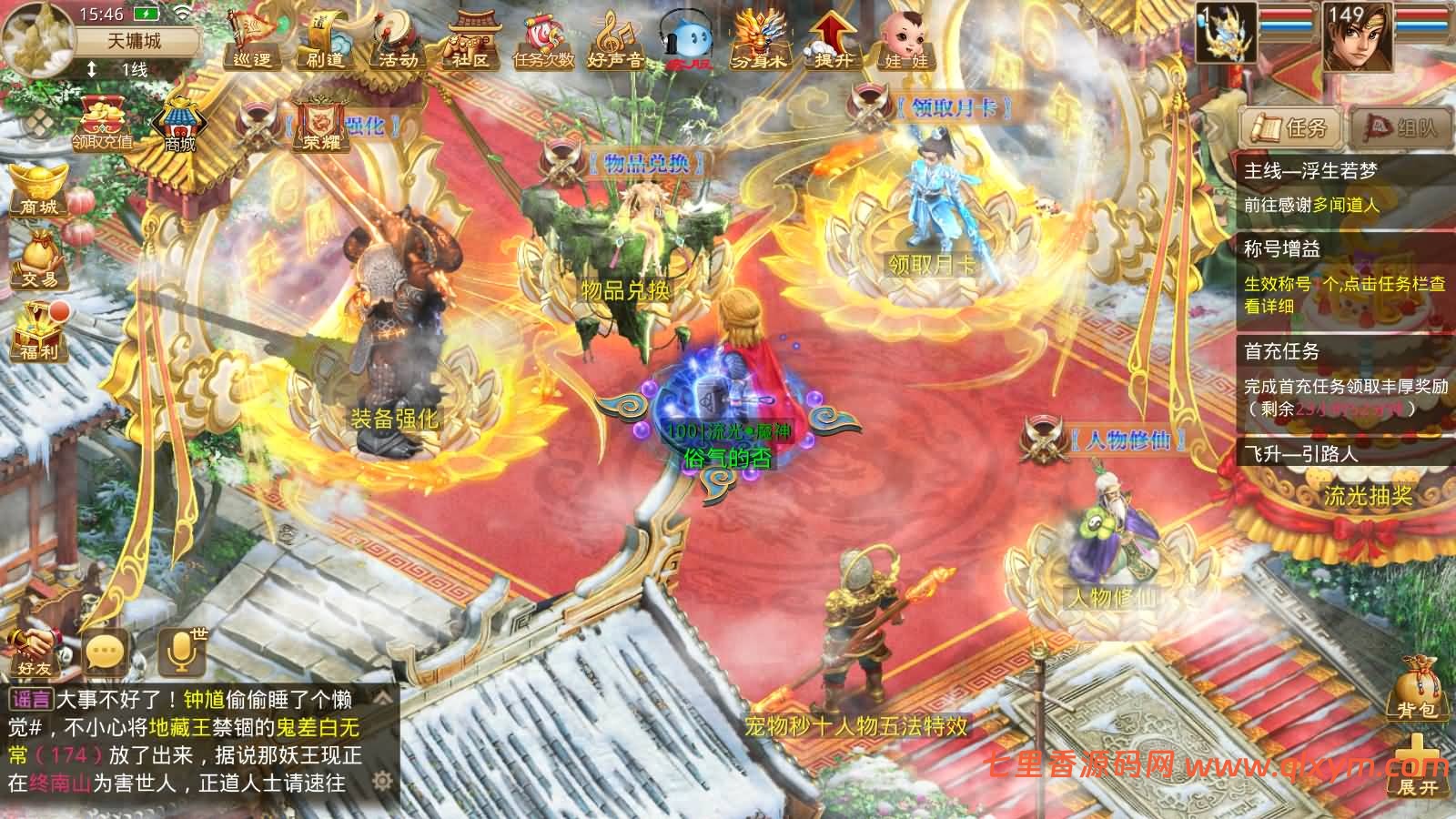
Task: Open the 提升 upgrade arrow icon
Action: [833, 40]
